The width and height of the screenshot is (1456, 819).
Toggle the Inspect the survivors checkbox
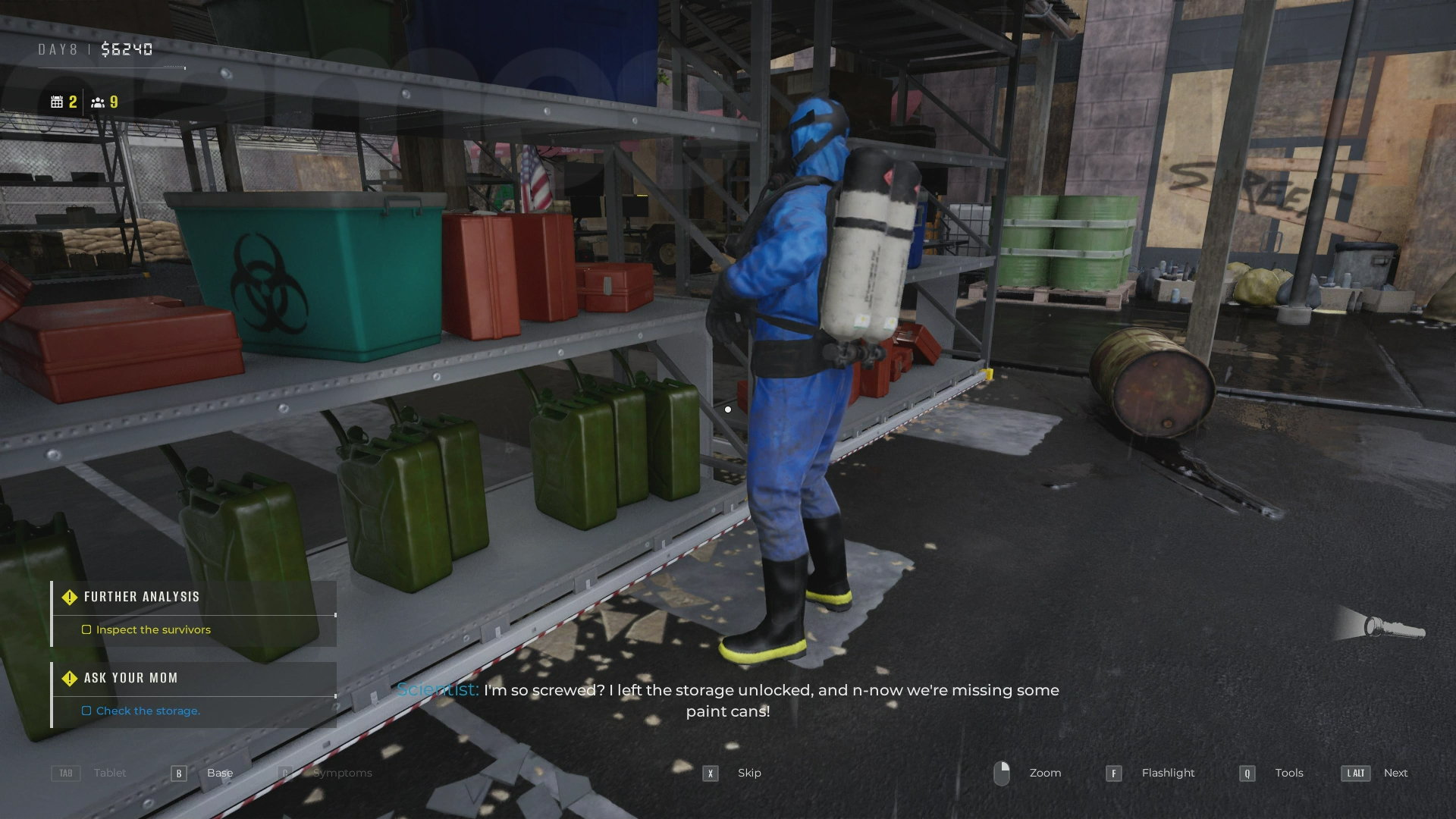pyautogui.click(x=86, y=629)
